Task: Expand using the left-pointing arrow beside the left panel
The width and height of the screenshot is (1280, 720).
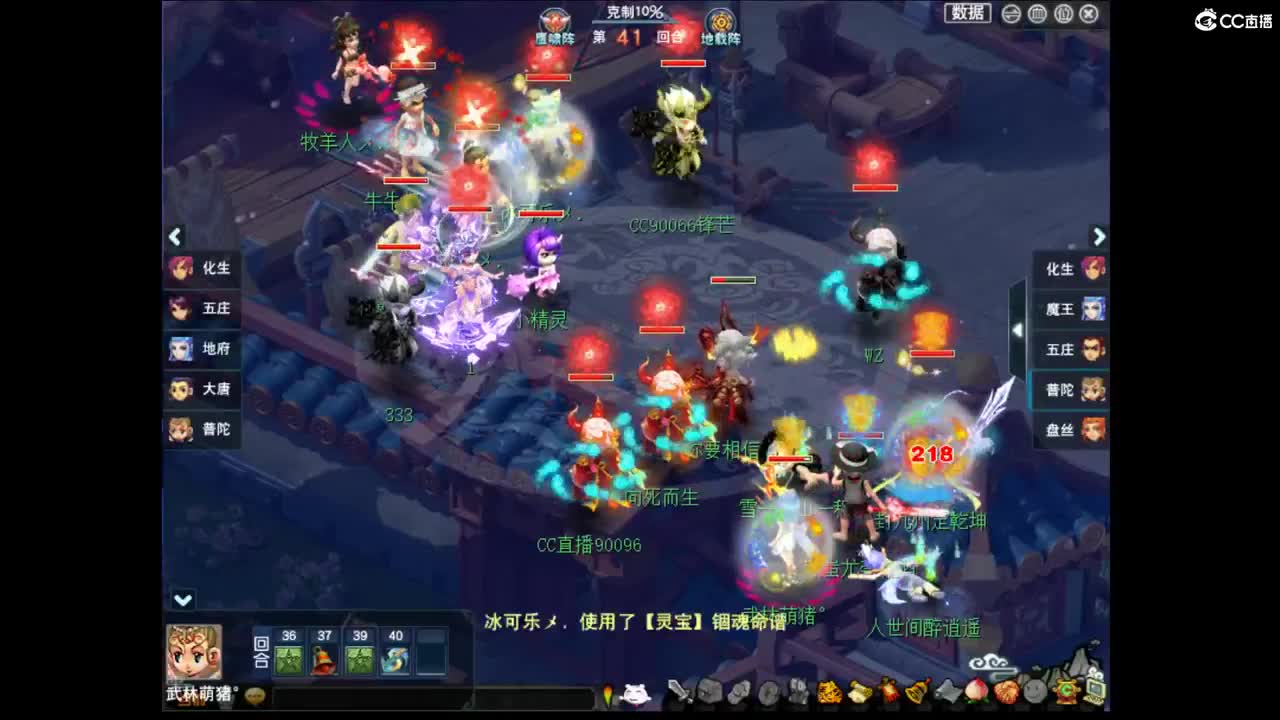Action: click(174, 237)
